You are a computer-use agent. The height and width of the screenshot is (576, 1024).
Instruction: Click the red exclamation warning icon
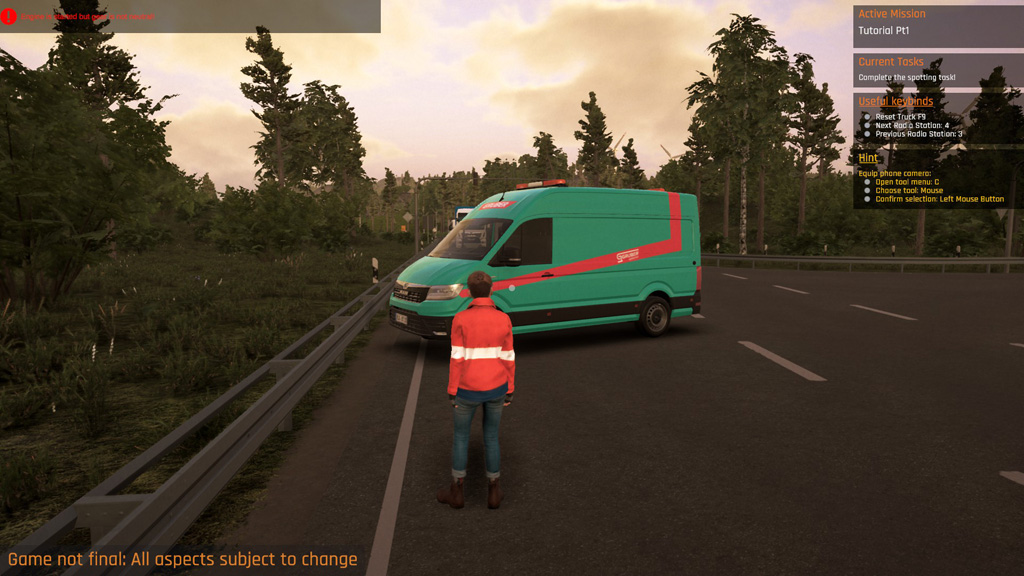pos(9,16)
